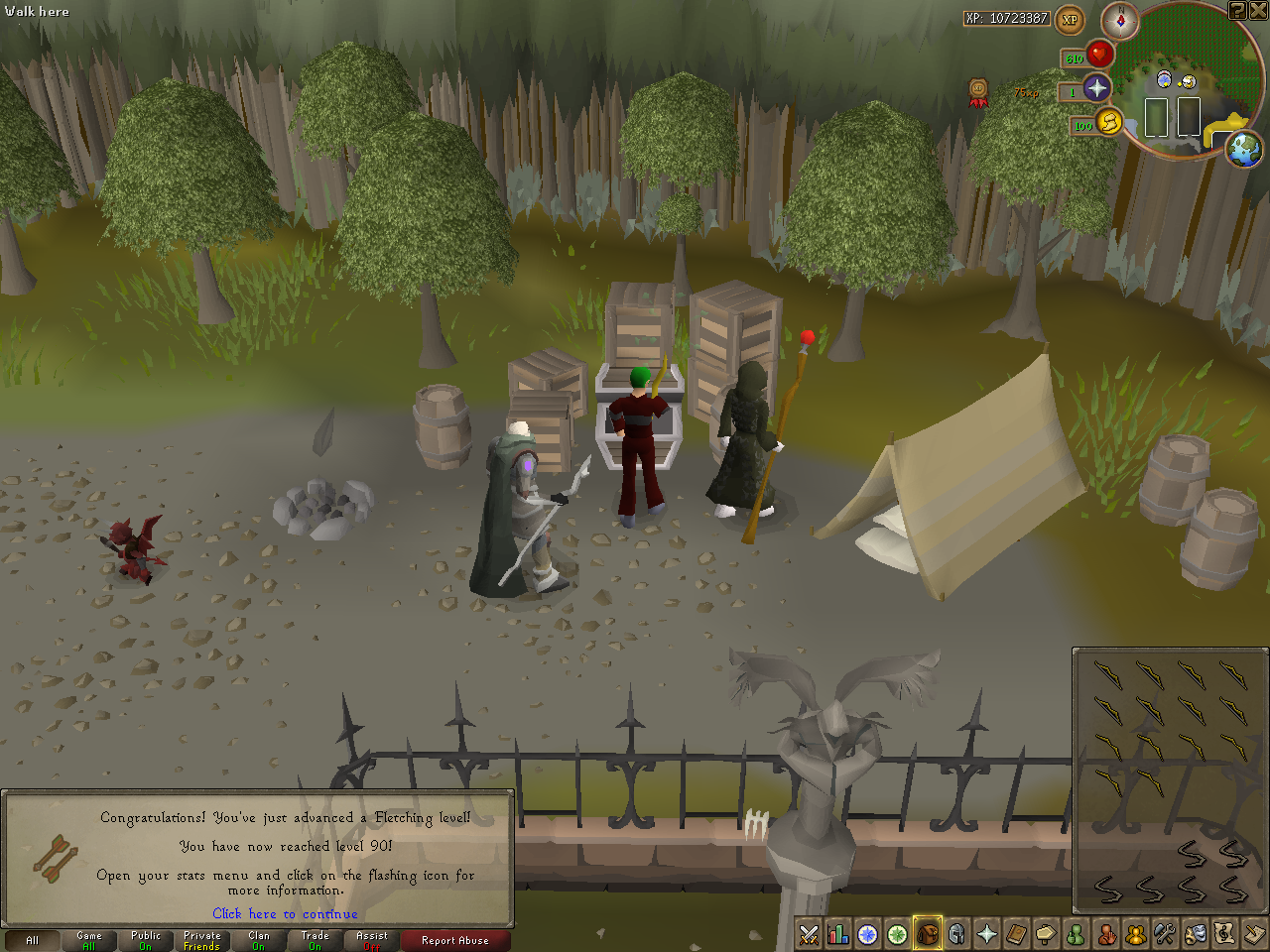Image resolution: width=1270 pixels, height=952 pixels.
Task: Open the Friends list tab
Action: [x=1077, y=935]
